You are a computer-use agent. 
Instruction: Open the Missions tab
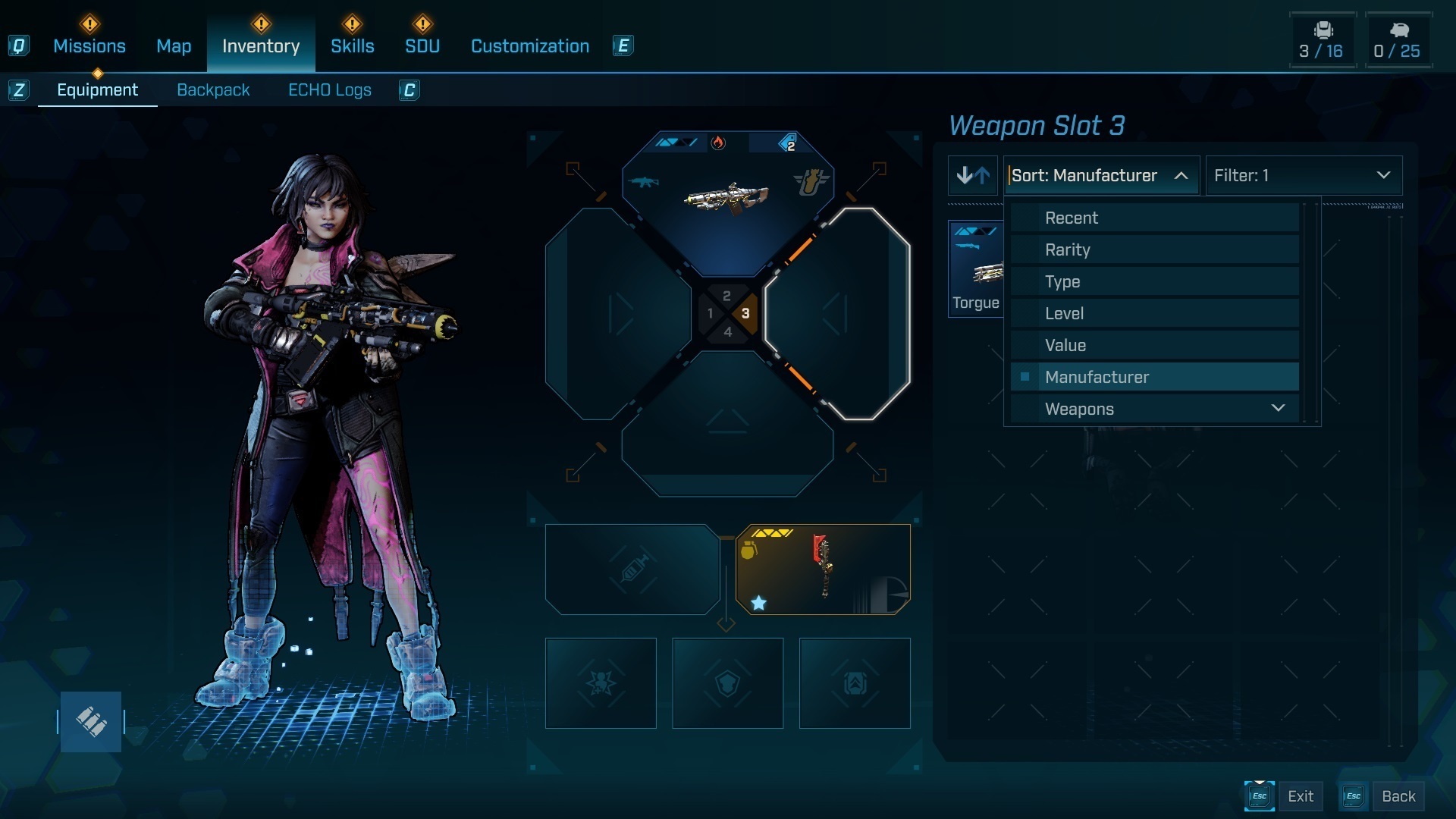pyautogui.click(x=89, y=46)
